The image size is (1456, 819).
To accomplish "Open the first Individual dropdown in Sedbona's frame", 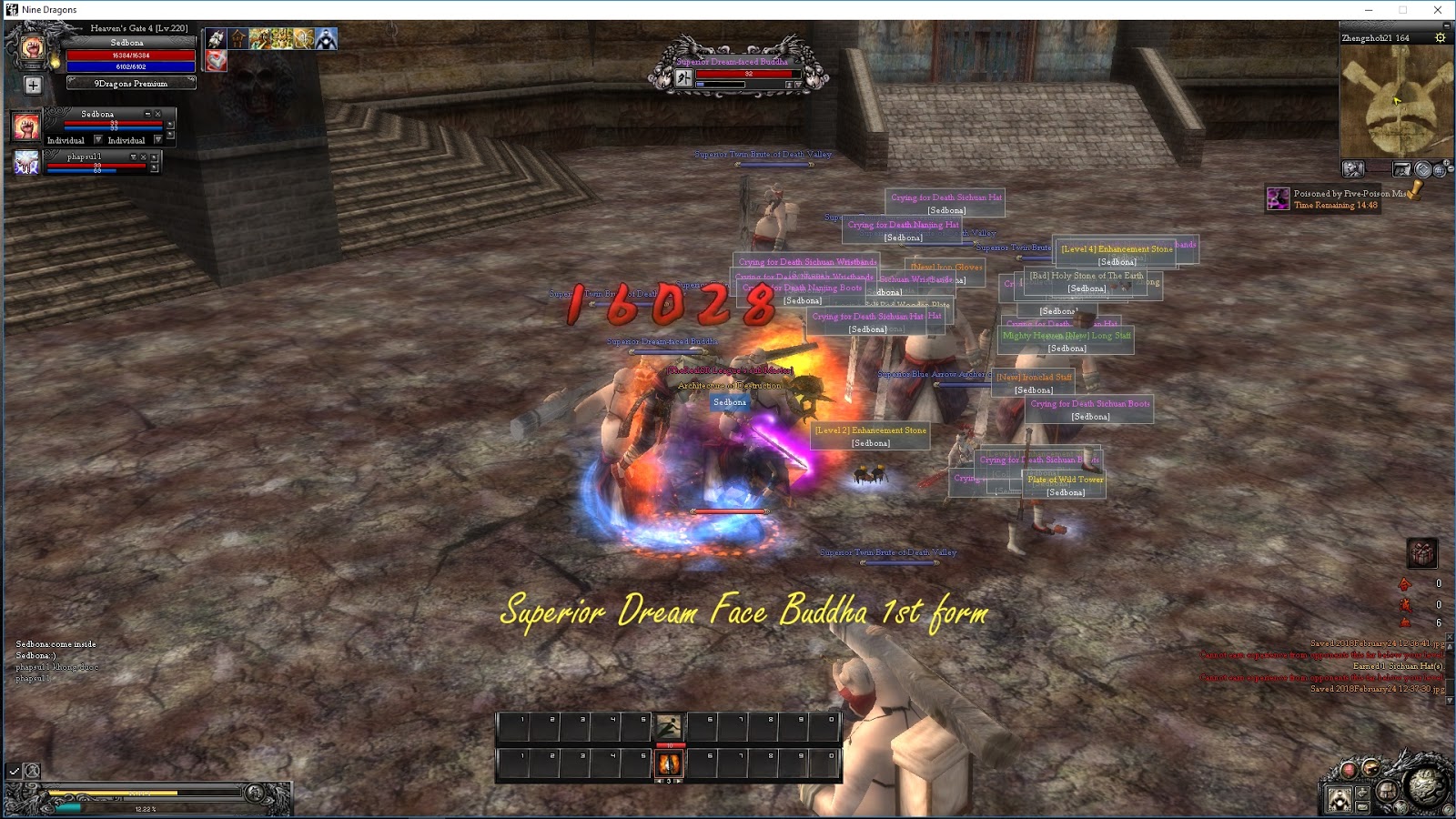I will (x=98, y=141).
